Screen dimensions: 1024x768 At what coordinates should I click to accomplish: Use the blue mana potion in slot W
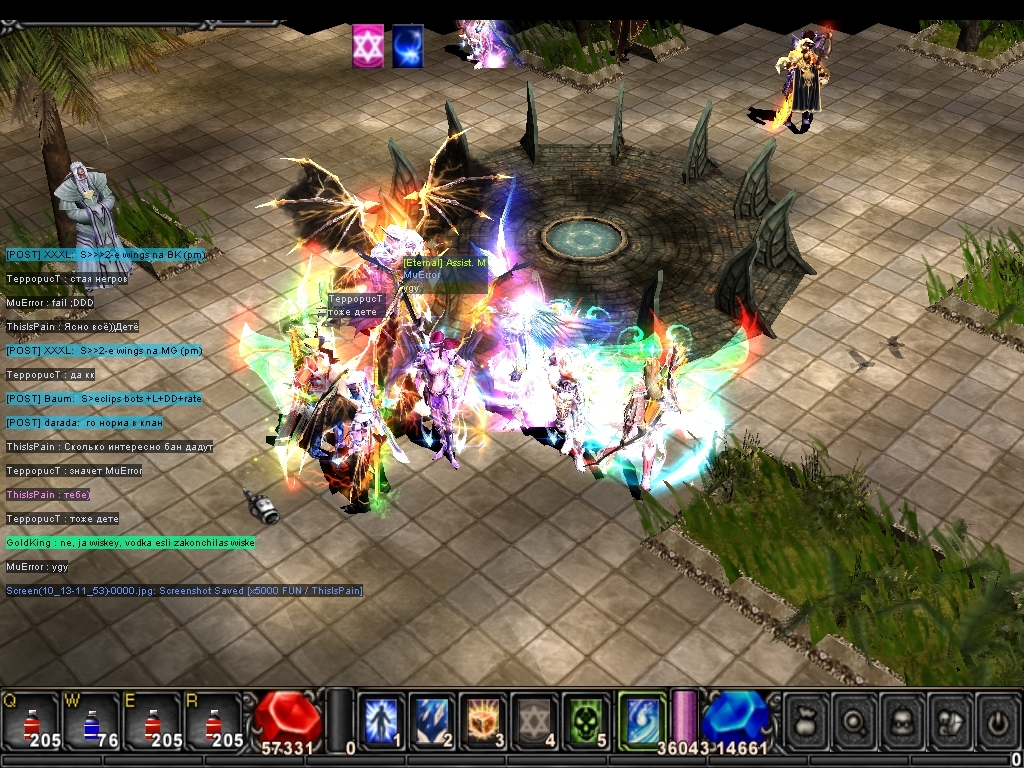[90, 722]
